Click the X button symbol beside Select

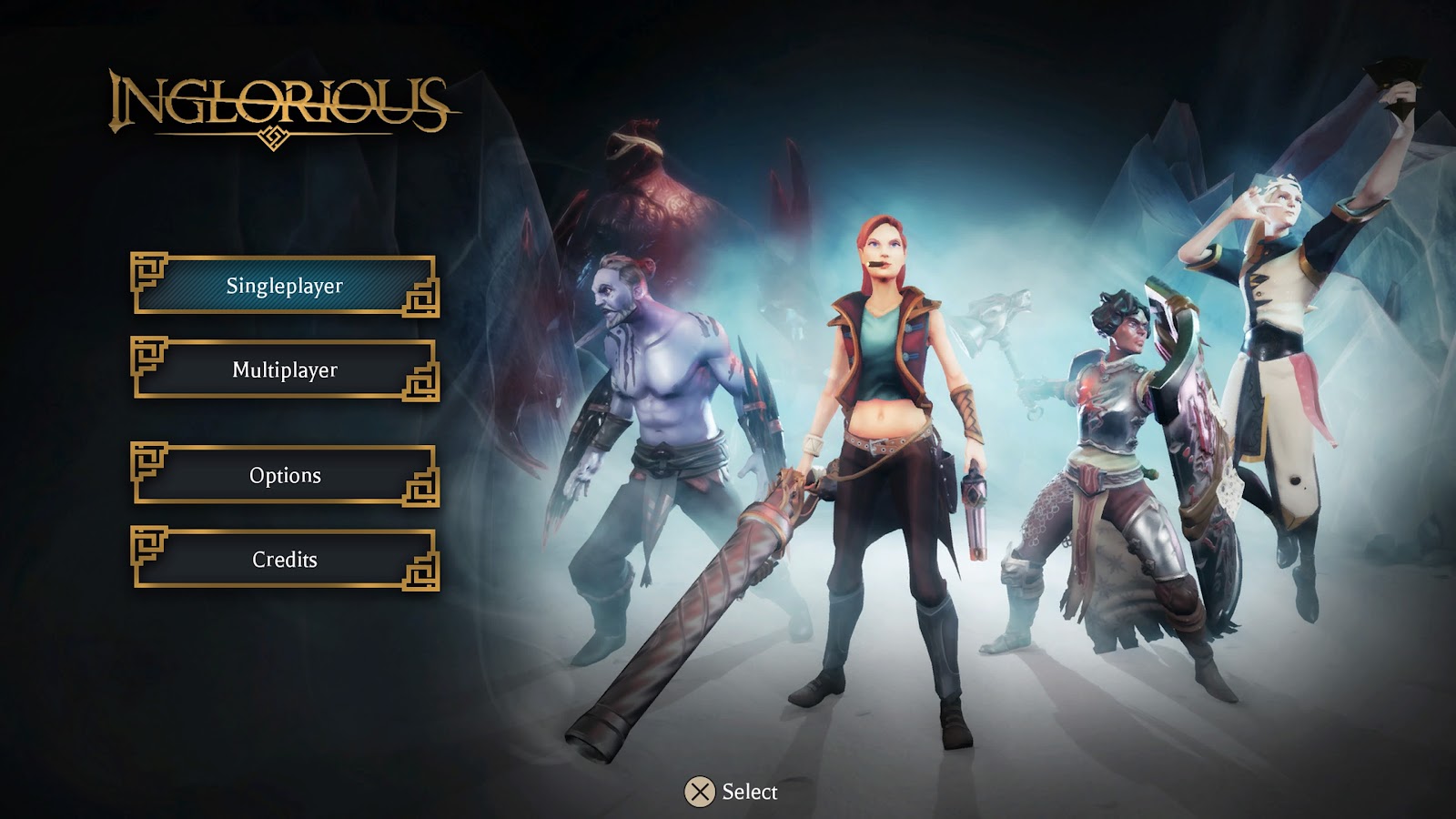click(701, 791)
